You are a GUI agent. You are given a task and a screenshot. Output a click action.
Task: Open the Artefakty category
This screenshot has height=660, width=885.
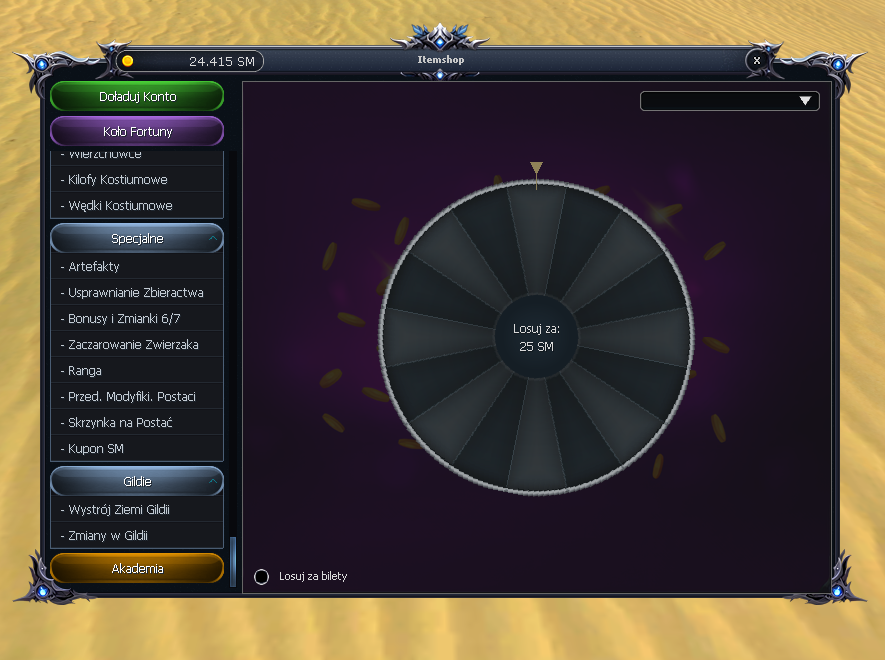(94, 267)
